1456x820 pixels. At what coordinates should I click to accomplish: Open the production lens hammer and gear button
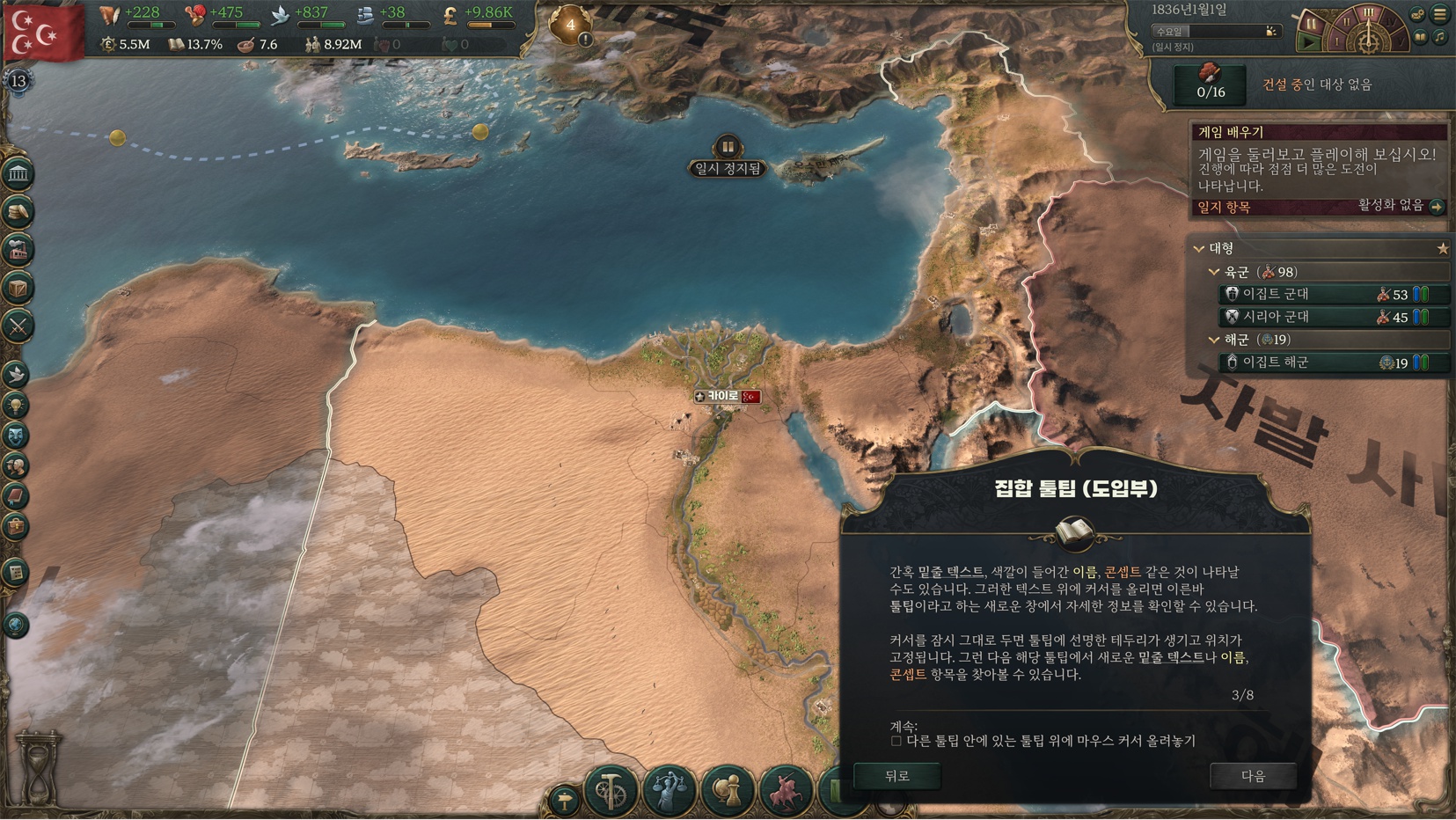point(611,789)
